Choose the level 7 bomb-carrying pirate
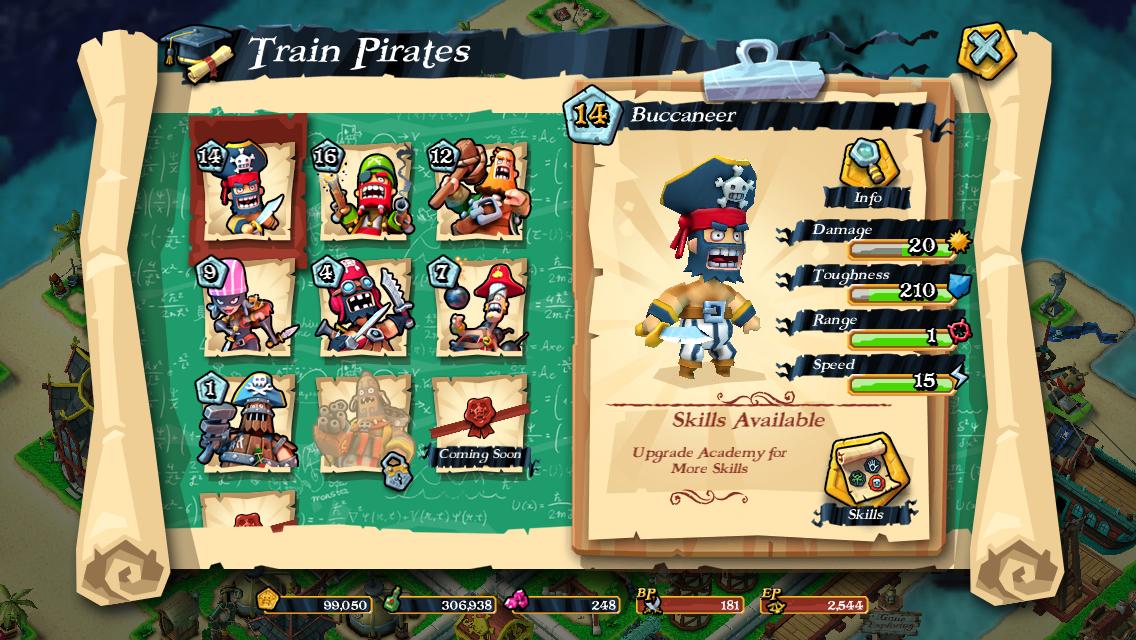Screen dimensions: 1136x640 tap(479, 307)
